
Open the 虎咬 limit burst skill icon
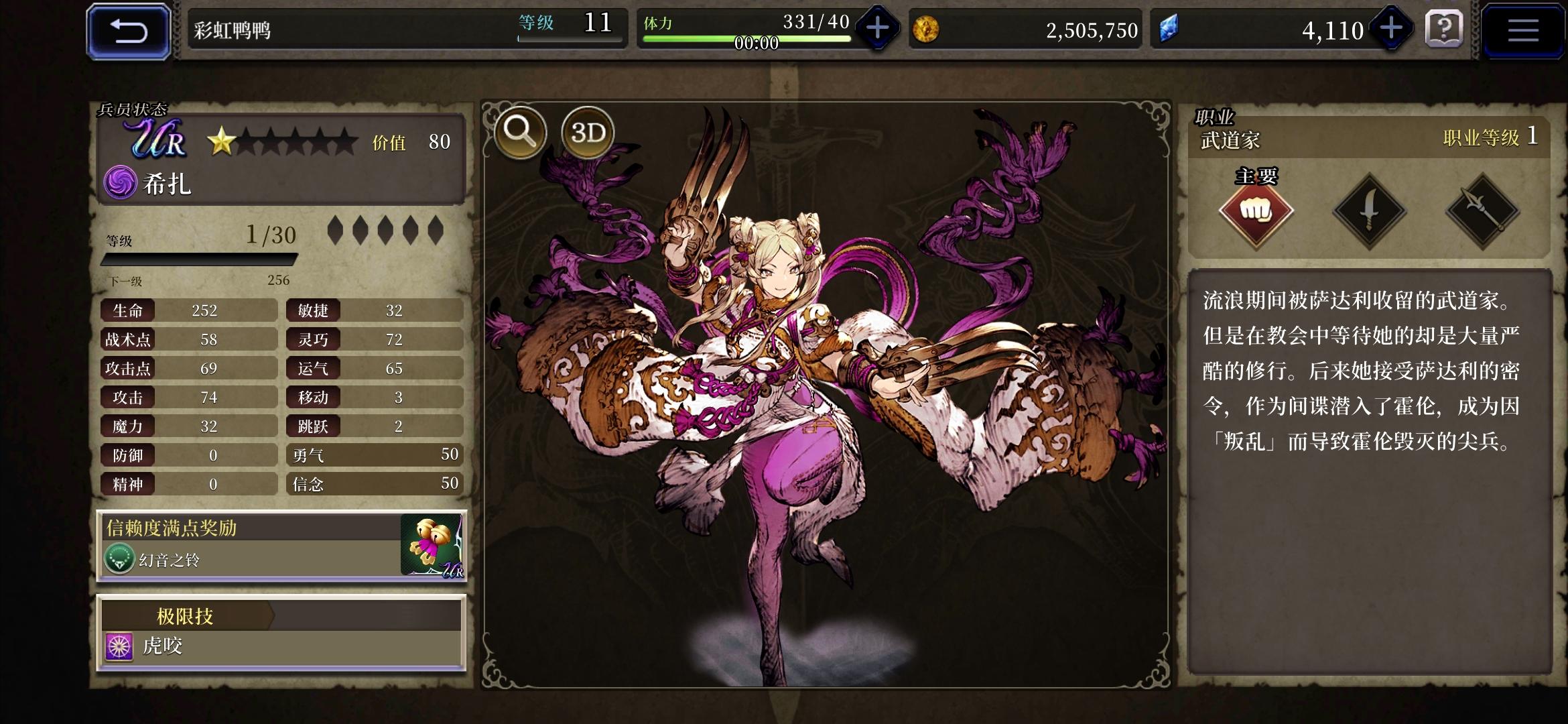(119, 648)
